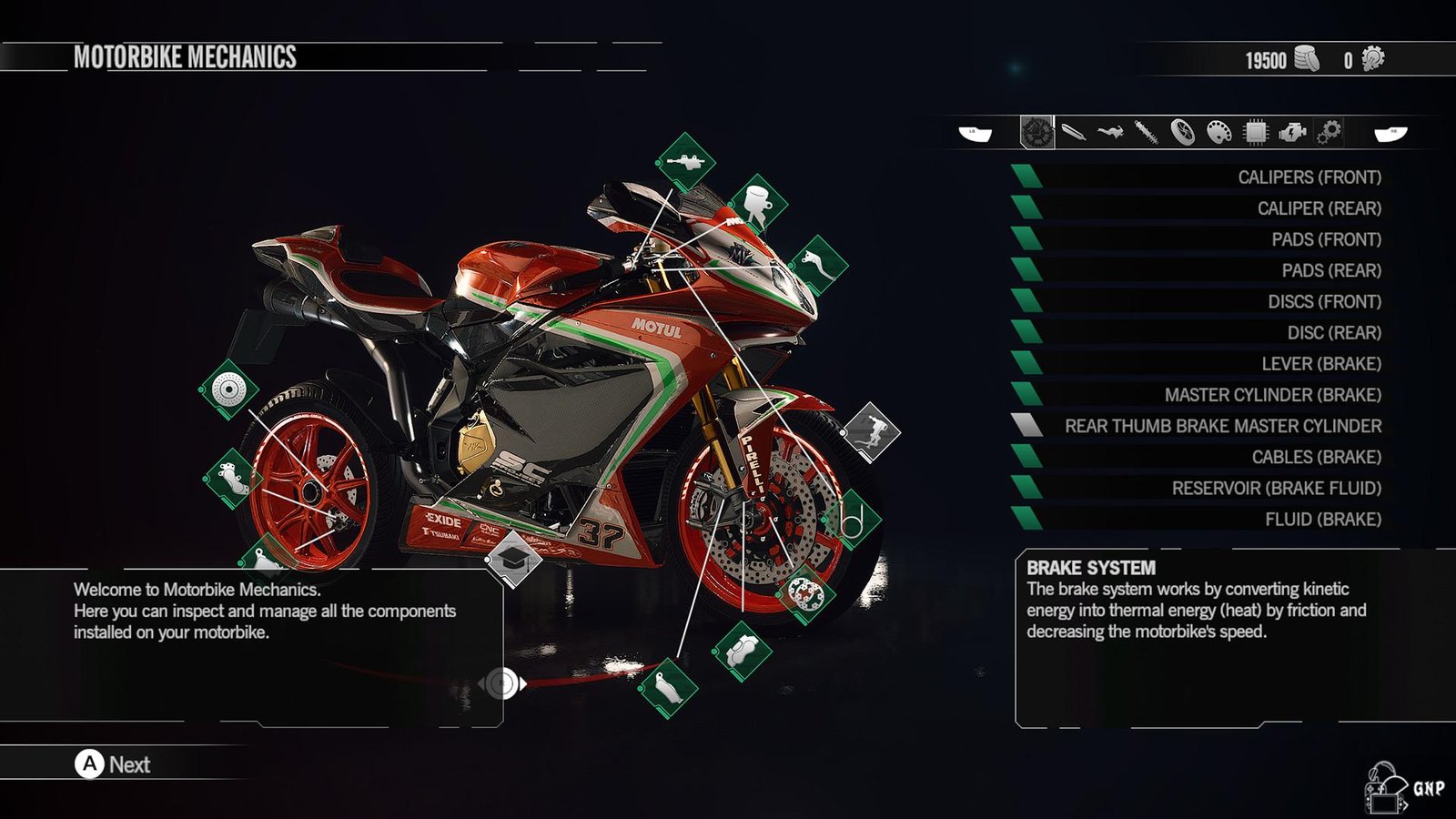Choose the DISC (REAR) row
1456x819 pixels.
click(1333, 332)
